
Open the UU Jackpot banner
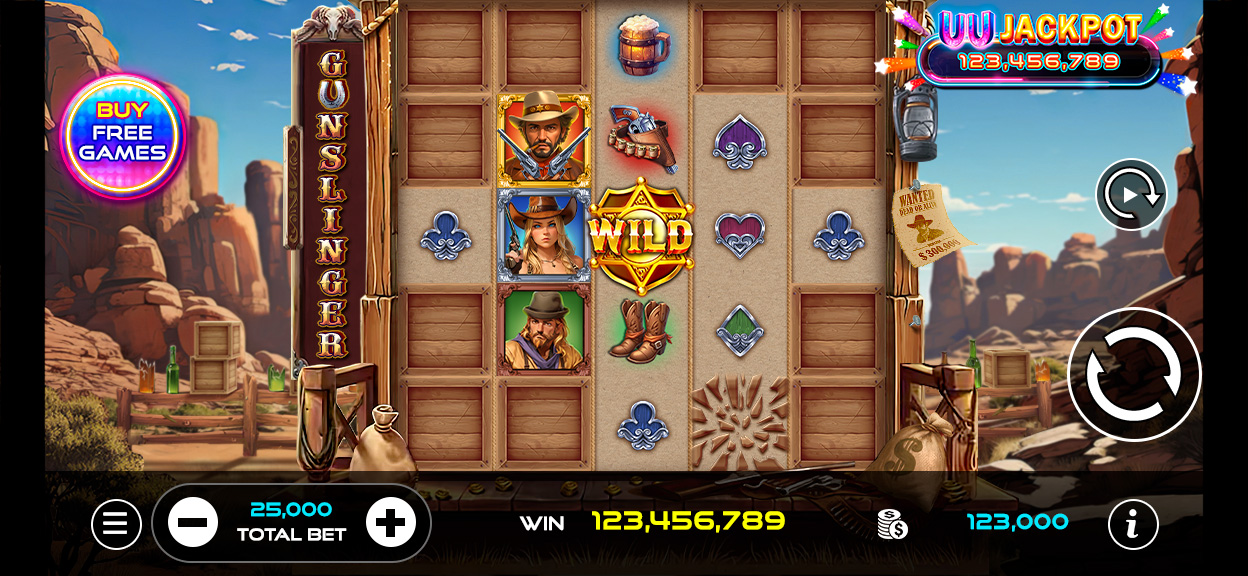1039,47
